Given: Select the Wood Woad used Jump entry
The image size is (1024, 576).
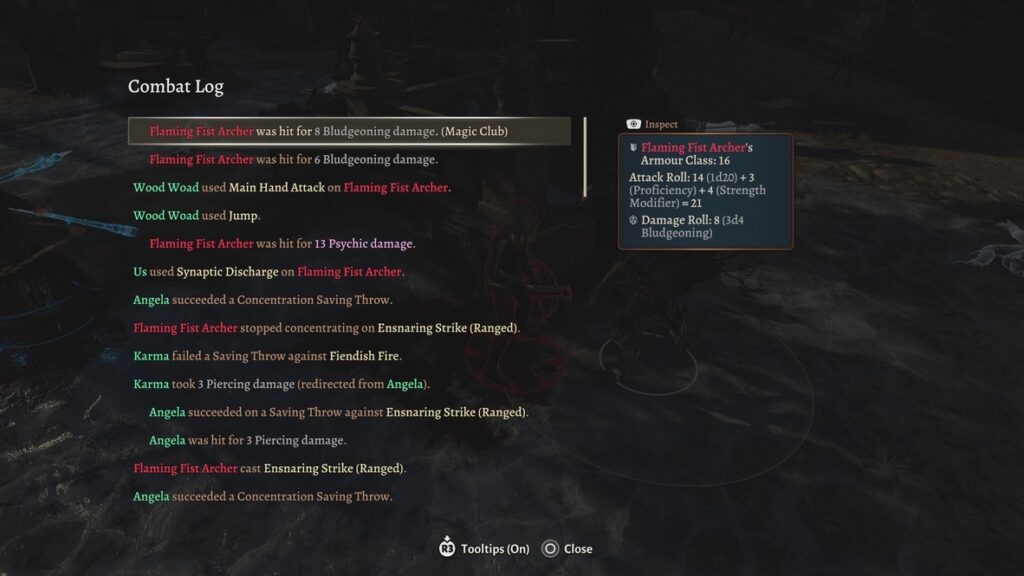Looking at the screenshot, I should click(x=196, y=215).
